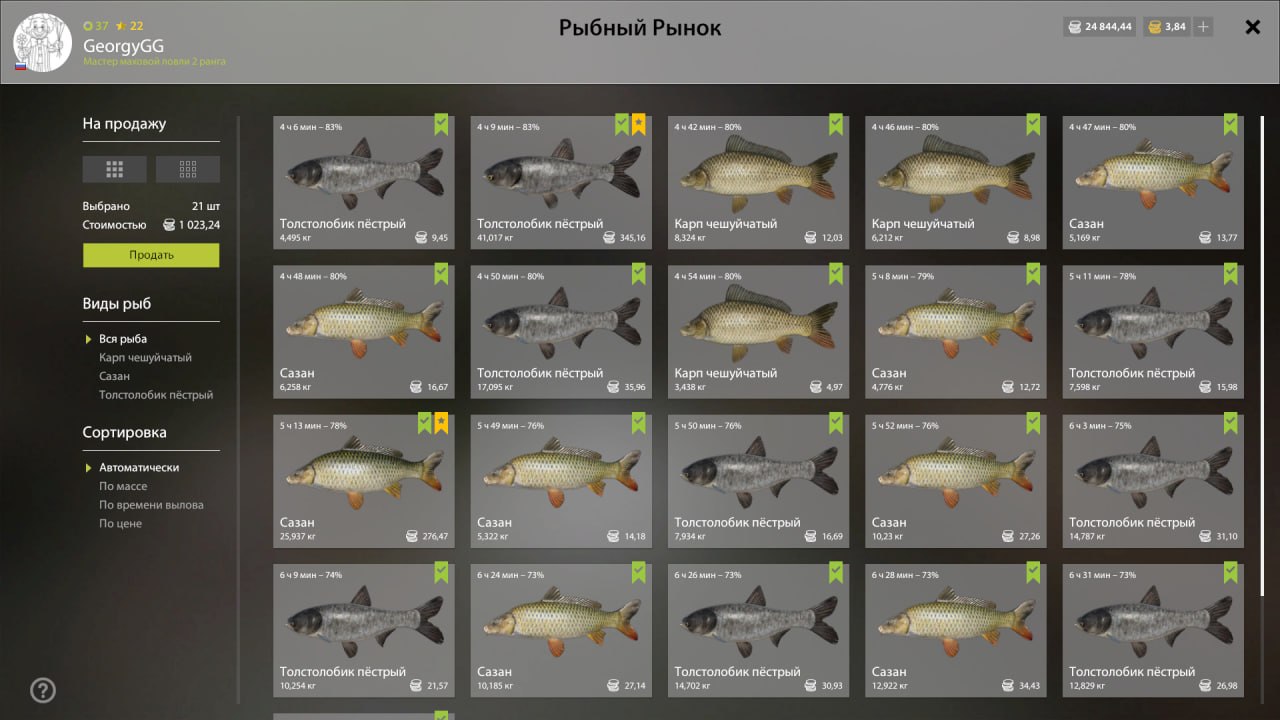Screen dimensions: 1280x720
Task: Open the help question mark icon
Action: (x=43, y=690)
